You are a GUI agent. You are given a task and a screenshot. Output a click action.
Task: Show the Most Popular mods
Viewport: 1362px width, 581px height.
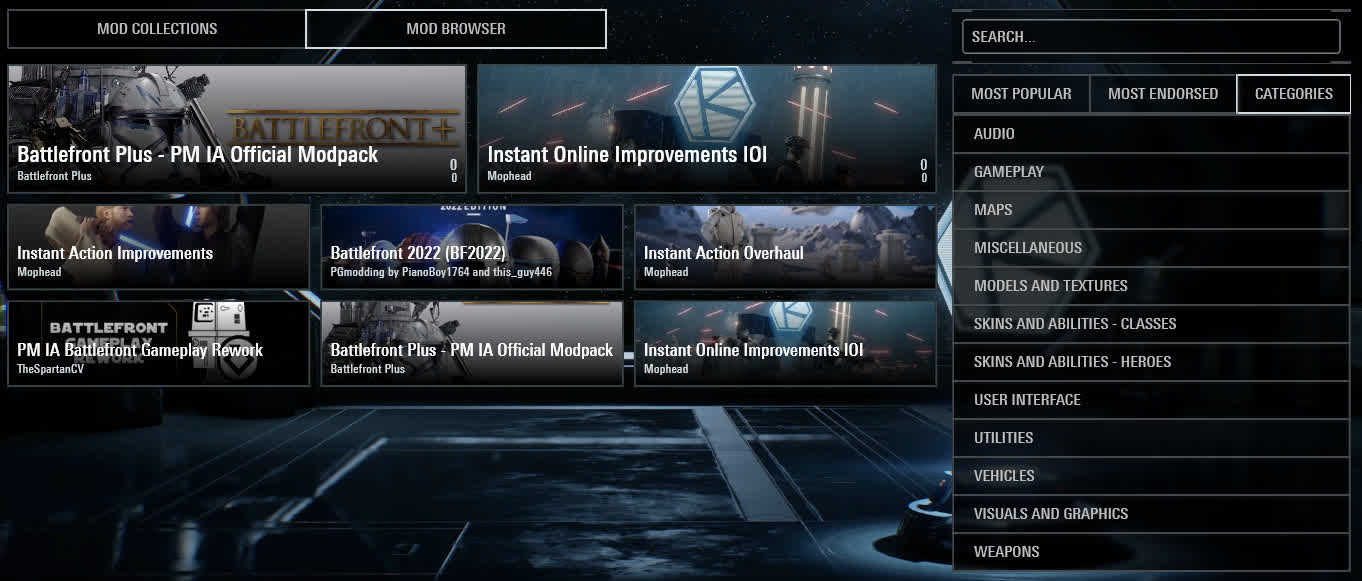click(1021, 94)
